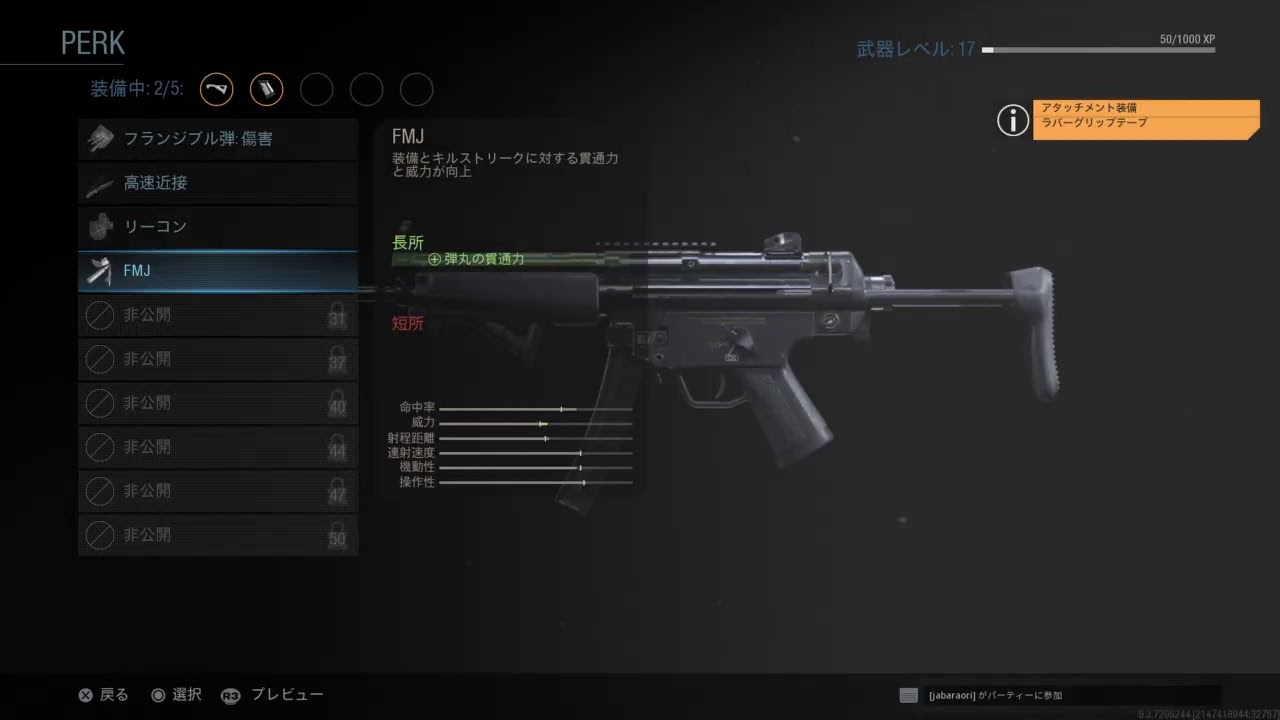This screenshot has width=1280, height=720.
Task: Choose the 高速近接 perk entry
Action: tap(218, 184)
